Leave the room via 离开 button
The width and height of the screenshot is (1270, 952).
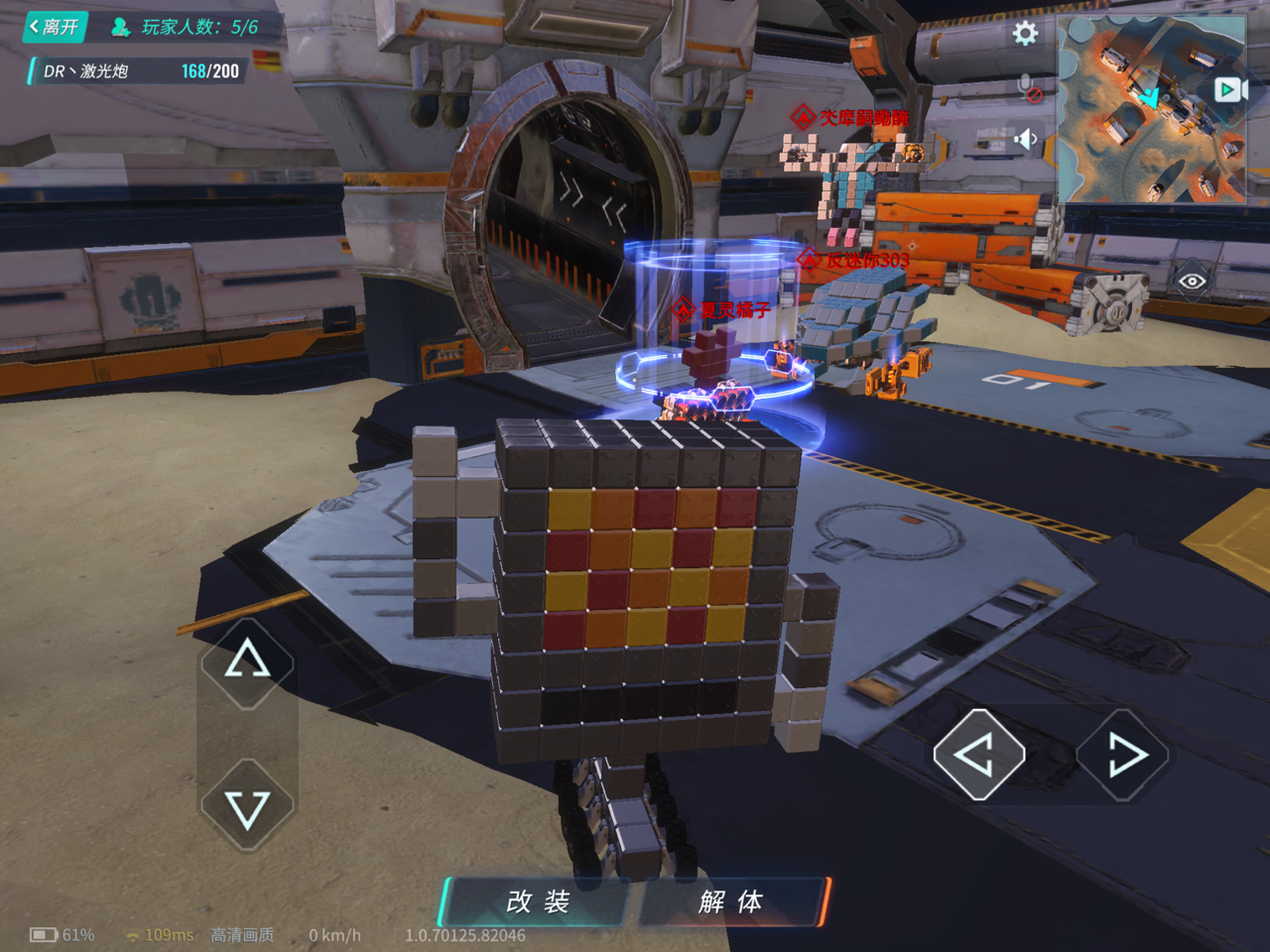tap(55, 27)
